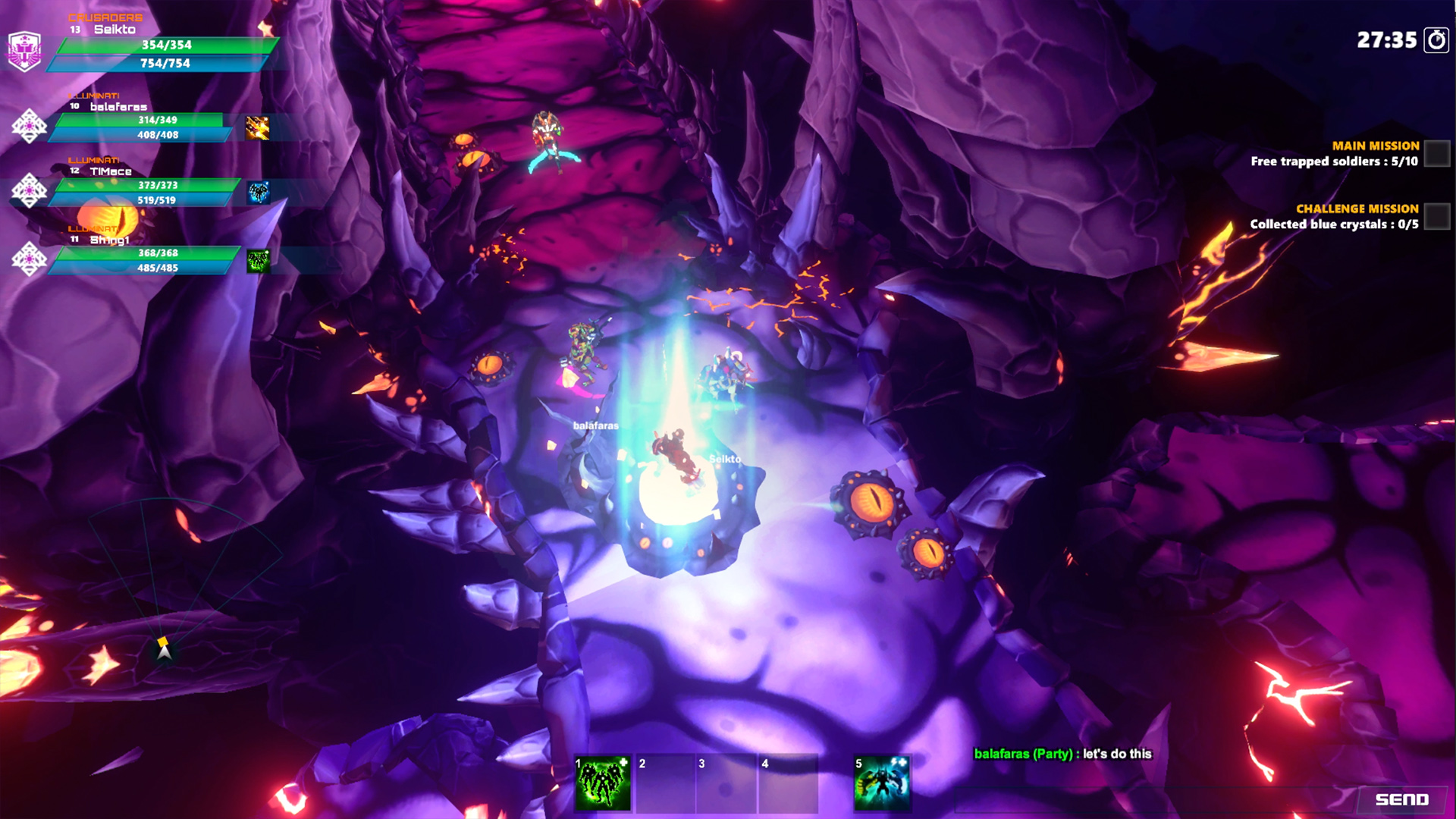
Task: Click Shing1's green class icon
Action: tap(259, 261)
